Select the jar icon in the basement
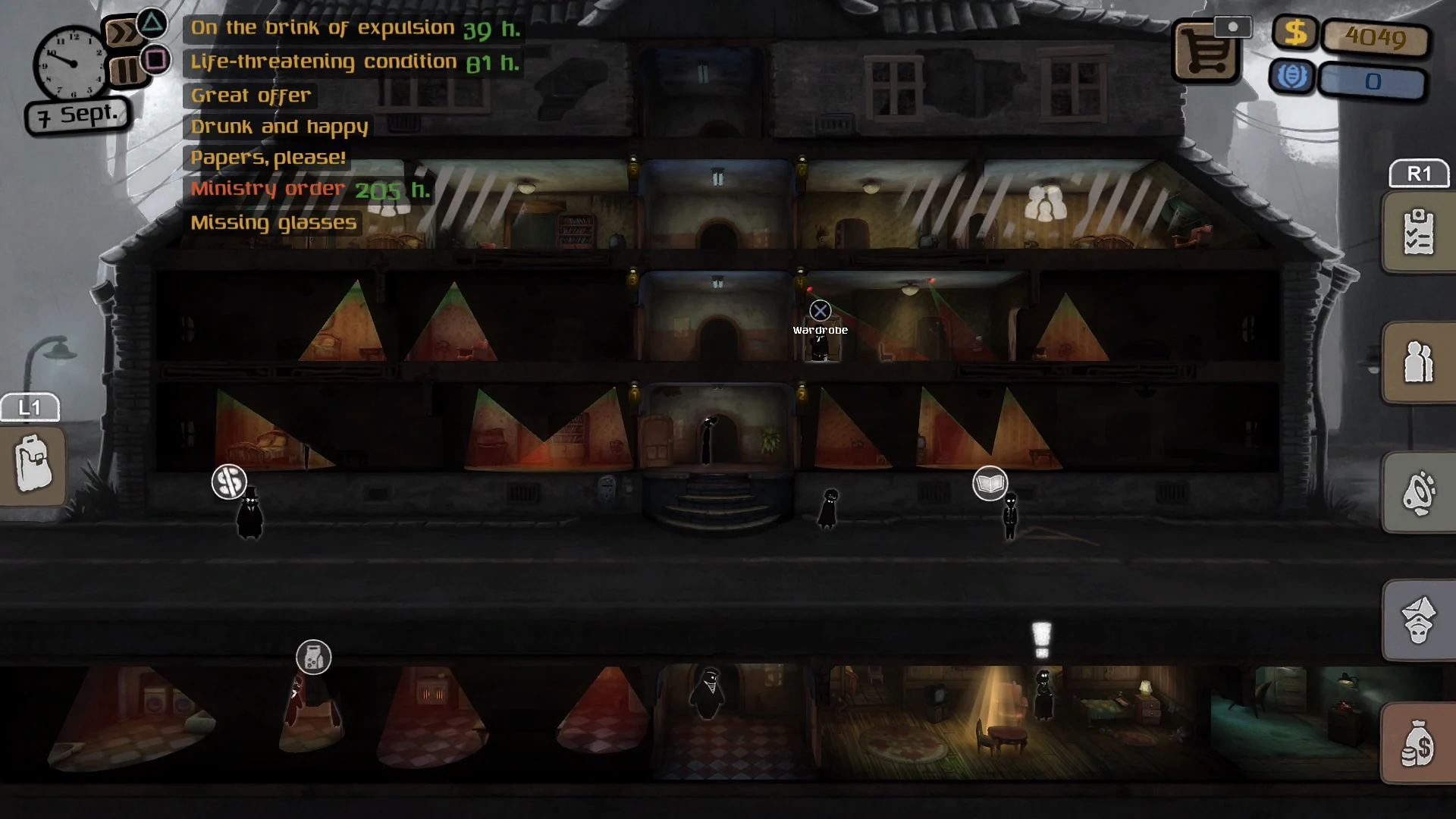The image size is (1456, 819). pyautogui.click(x=314, y=657)
